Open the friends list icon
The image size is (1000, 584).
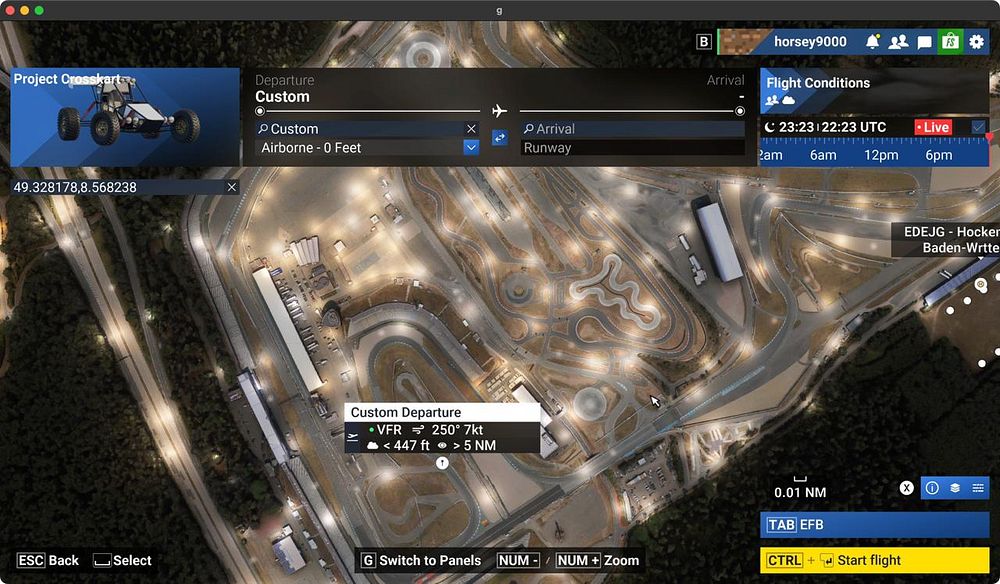pos(898,42)
